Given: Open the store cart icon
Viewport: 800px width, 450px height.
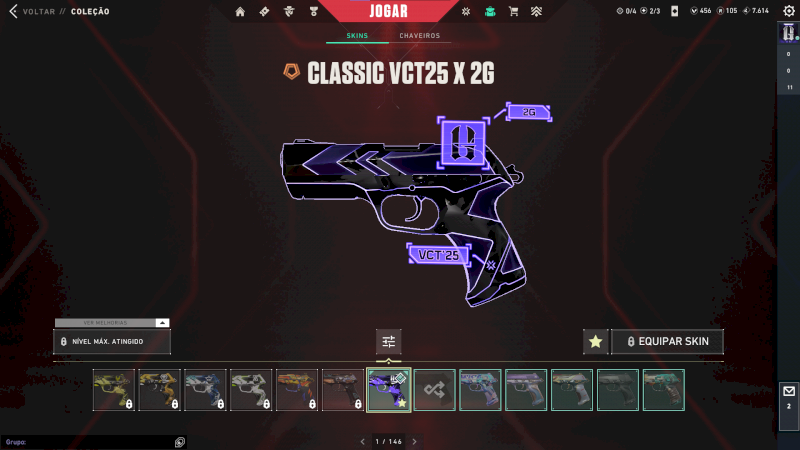Looking at the screenshot, I should pos(513,12).
